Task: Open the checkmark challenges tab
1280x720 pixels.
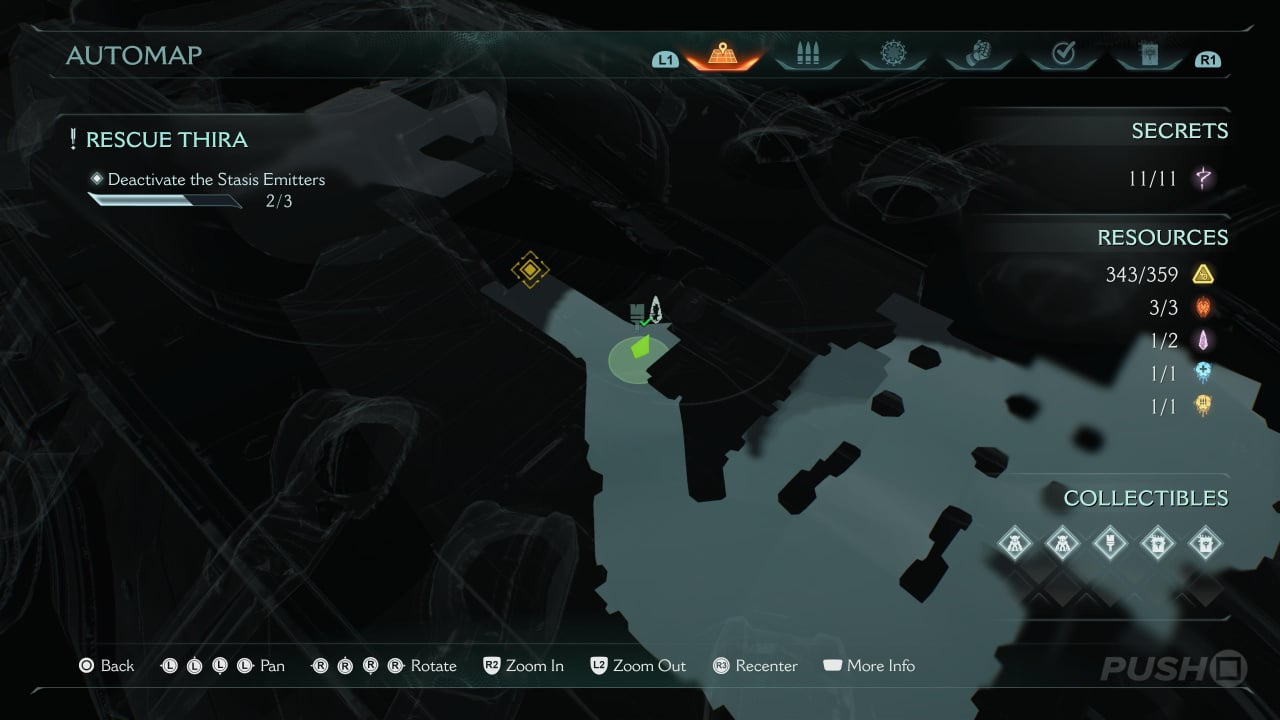Action: (x=1063, y=55)
